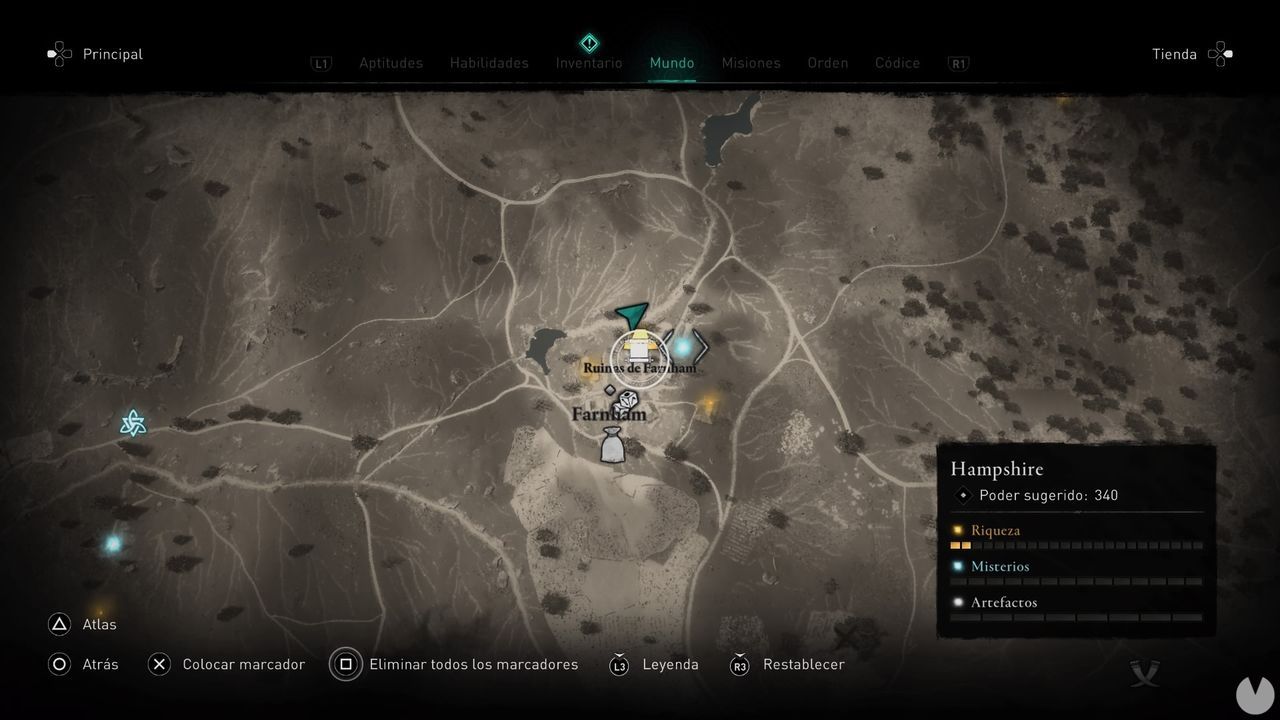Click the L1 shoulder tab navigator
The image size is (1280, 720).
pyautogui.click(x=321, y=62)
